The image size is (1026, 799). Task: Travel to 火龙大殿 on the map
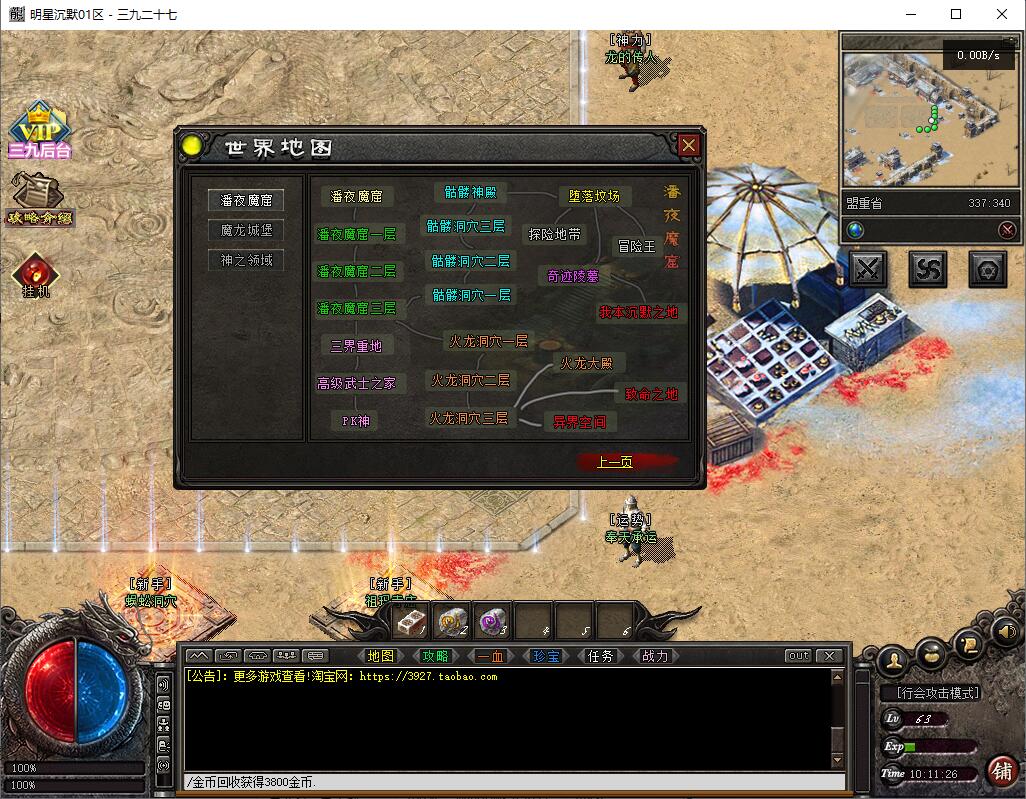(586, 364)
